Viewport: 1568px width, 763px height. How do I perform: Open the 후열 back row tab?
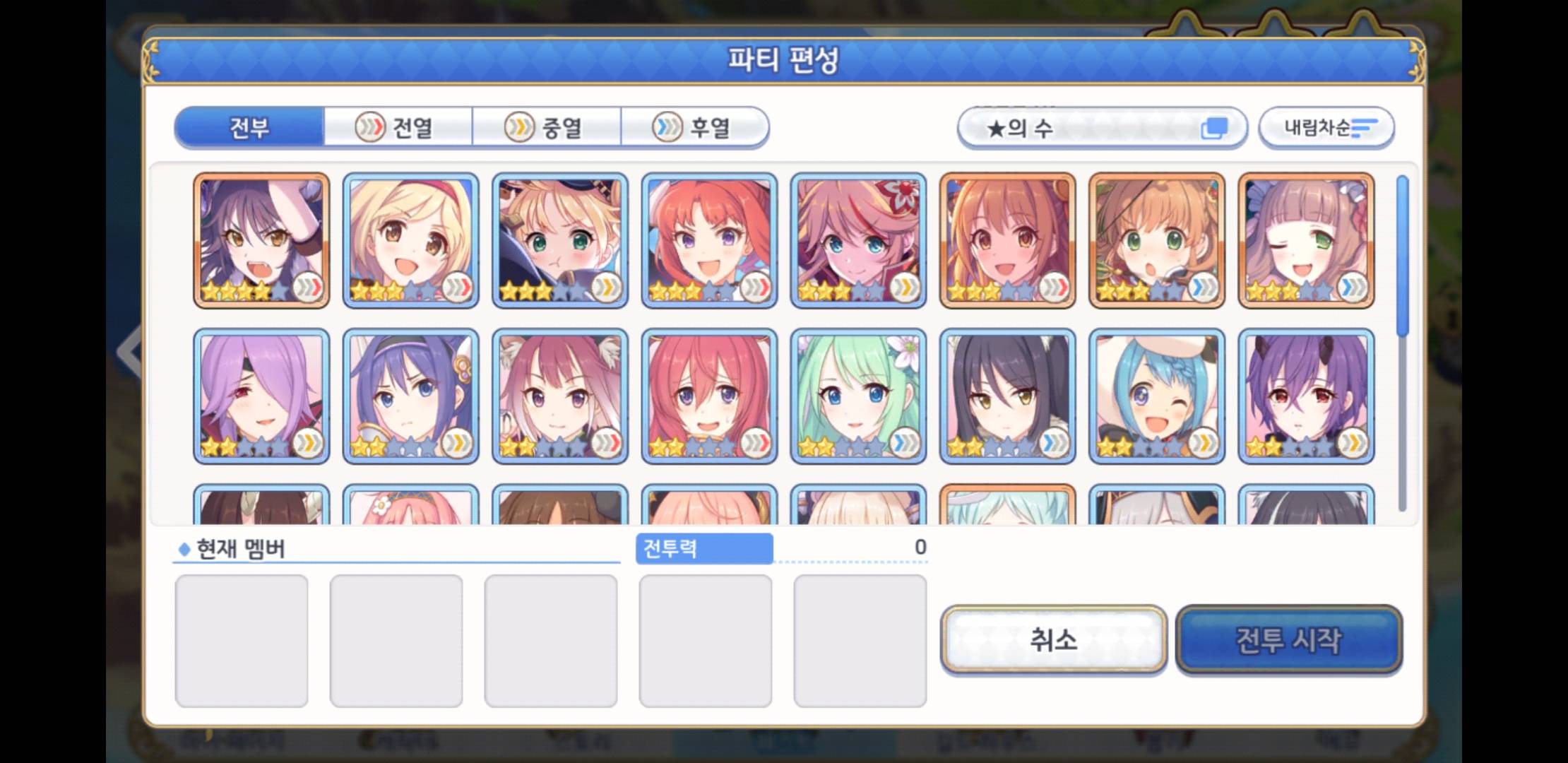coord(695,128)
